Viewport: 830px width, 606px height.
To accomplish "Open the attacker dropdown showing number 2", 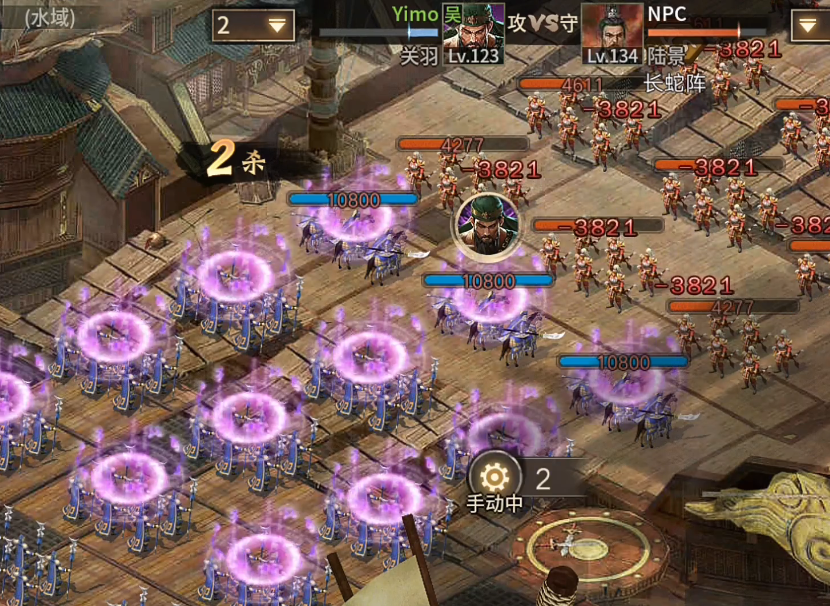I will point(253,25).
